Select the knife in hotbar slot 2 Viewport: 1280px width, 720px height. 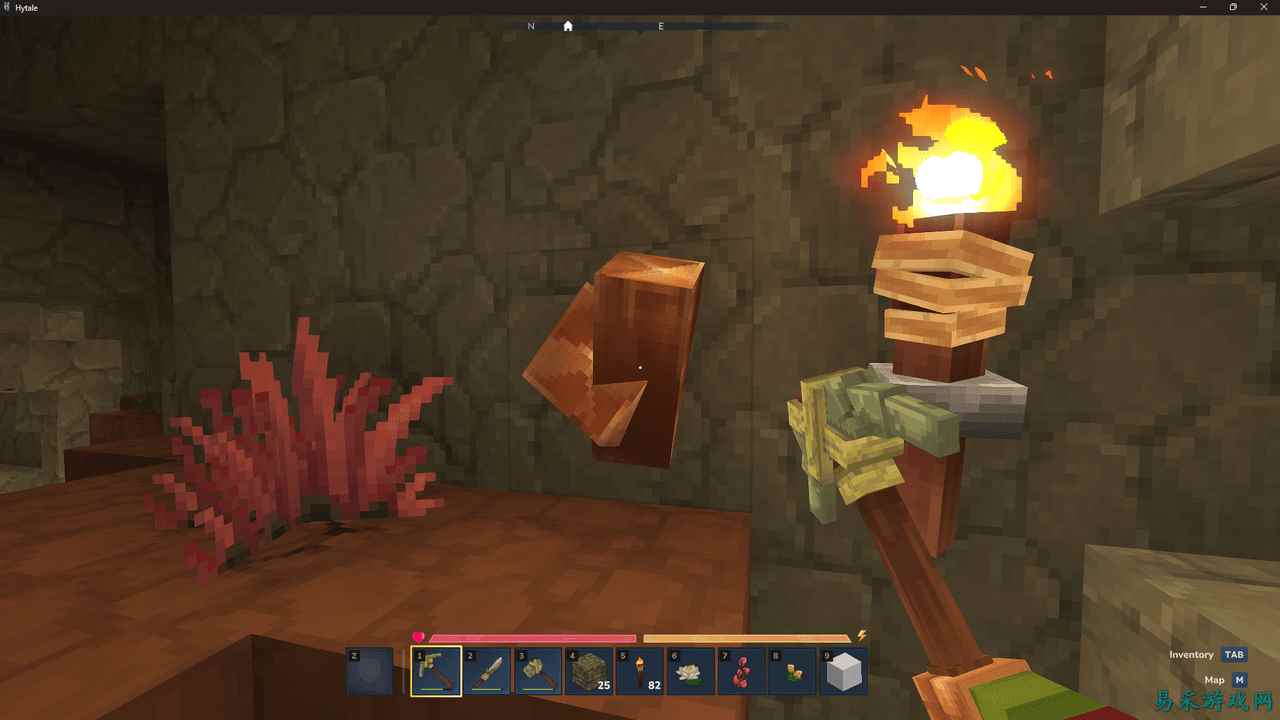488,669
